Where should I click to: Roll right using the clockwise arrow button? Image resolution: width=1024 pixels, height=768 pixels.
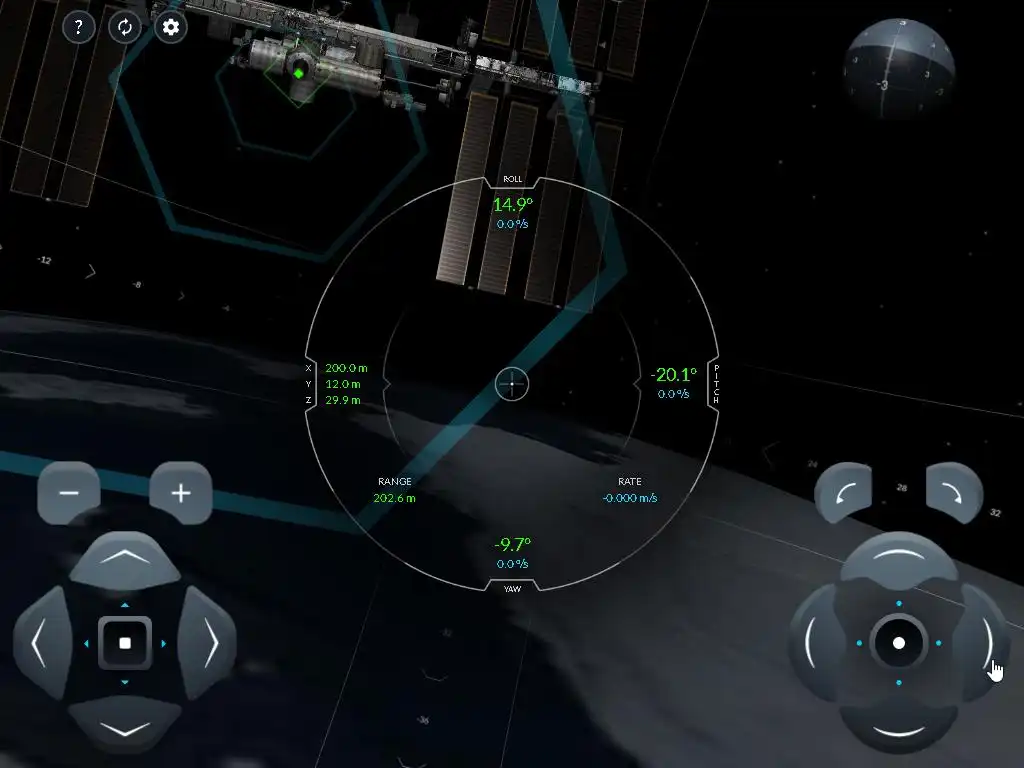click(x=954, y=491)
